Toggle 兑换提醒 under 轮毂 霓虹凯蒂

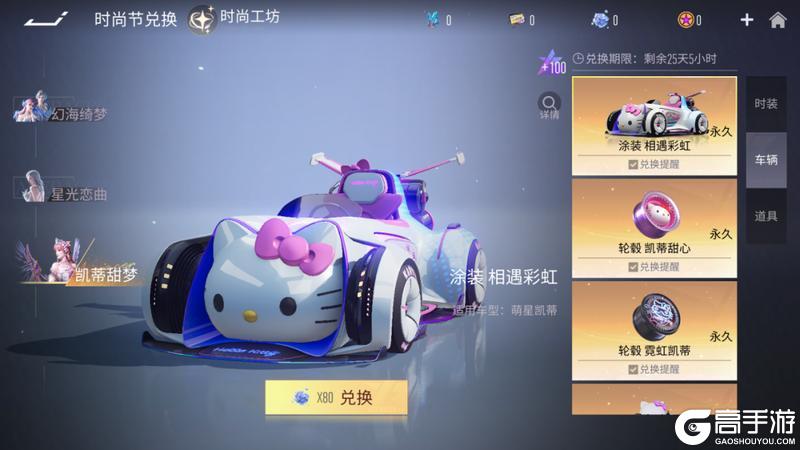[x=654, y=370]
